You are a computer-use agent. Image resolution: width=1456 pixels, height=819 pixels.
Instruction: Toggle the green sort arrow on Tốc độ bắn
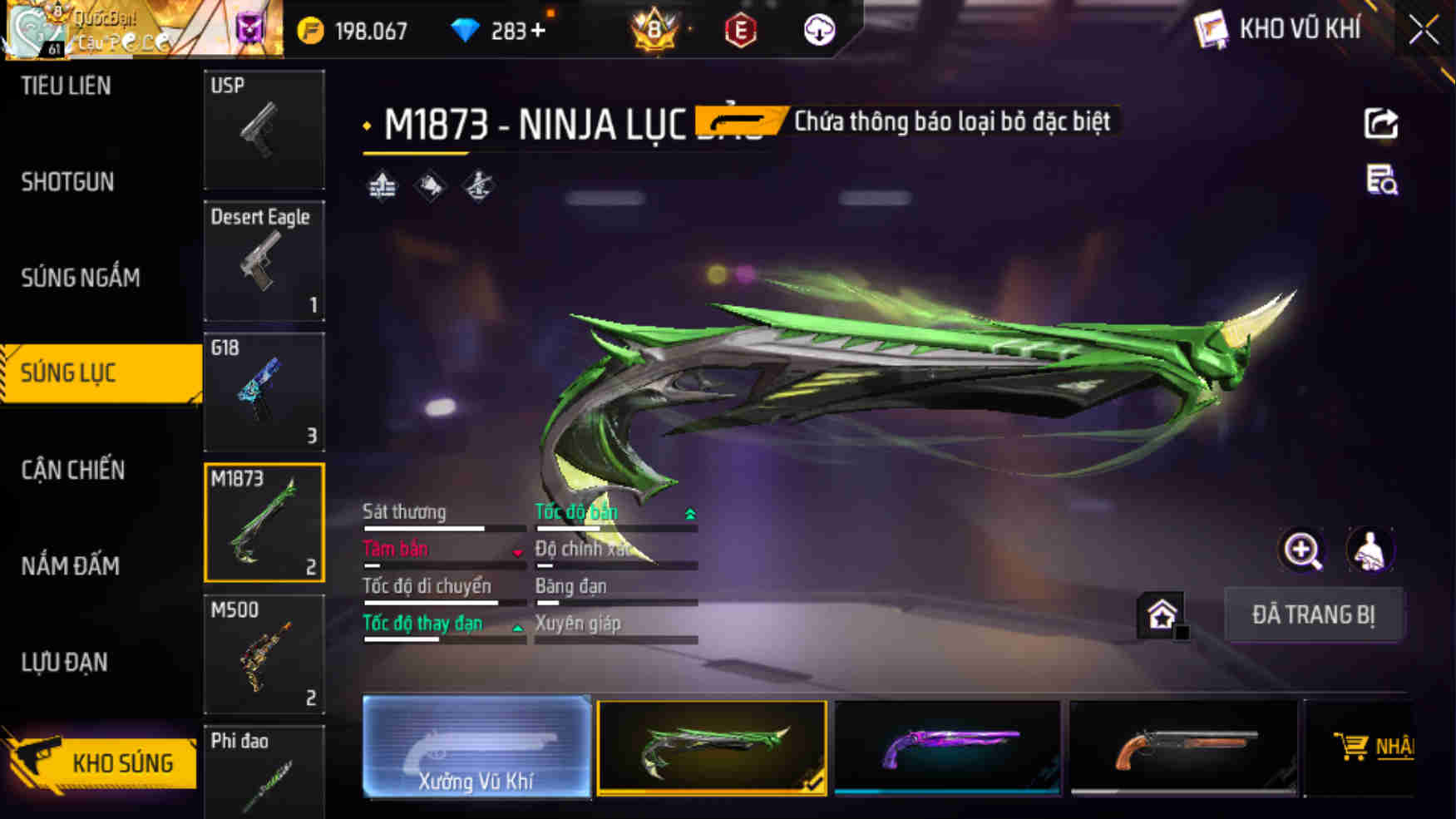[690, 514]
